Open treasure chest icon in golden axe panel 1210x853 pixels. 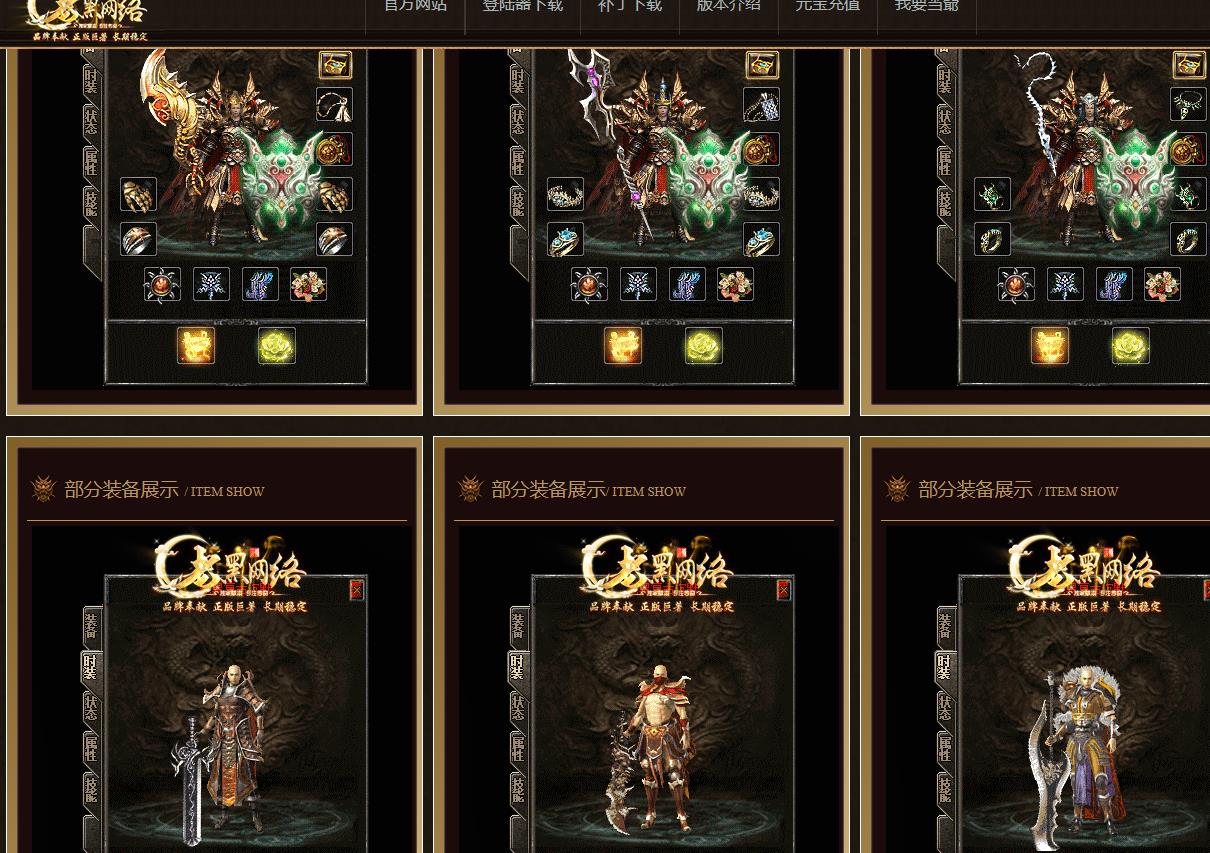(335, 65)
